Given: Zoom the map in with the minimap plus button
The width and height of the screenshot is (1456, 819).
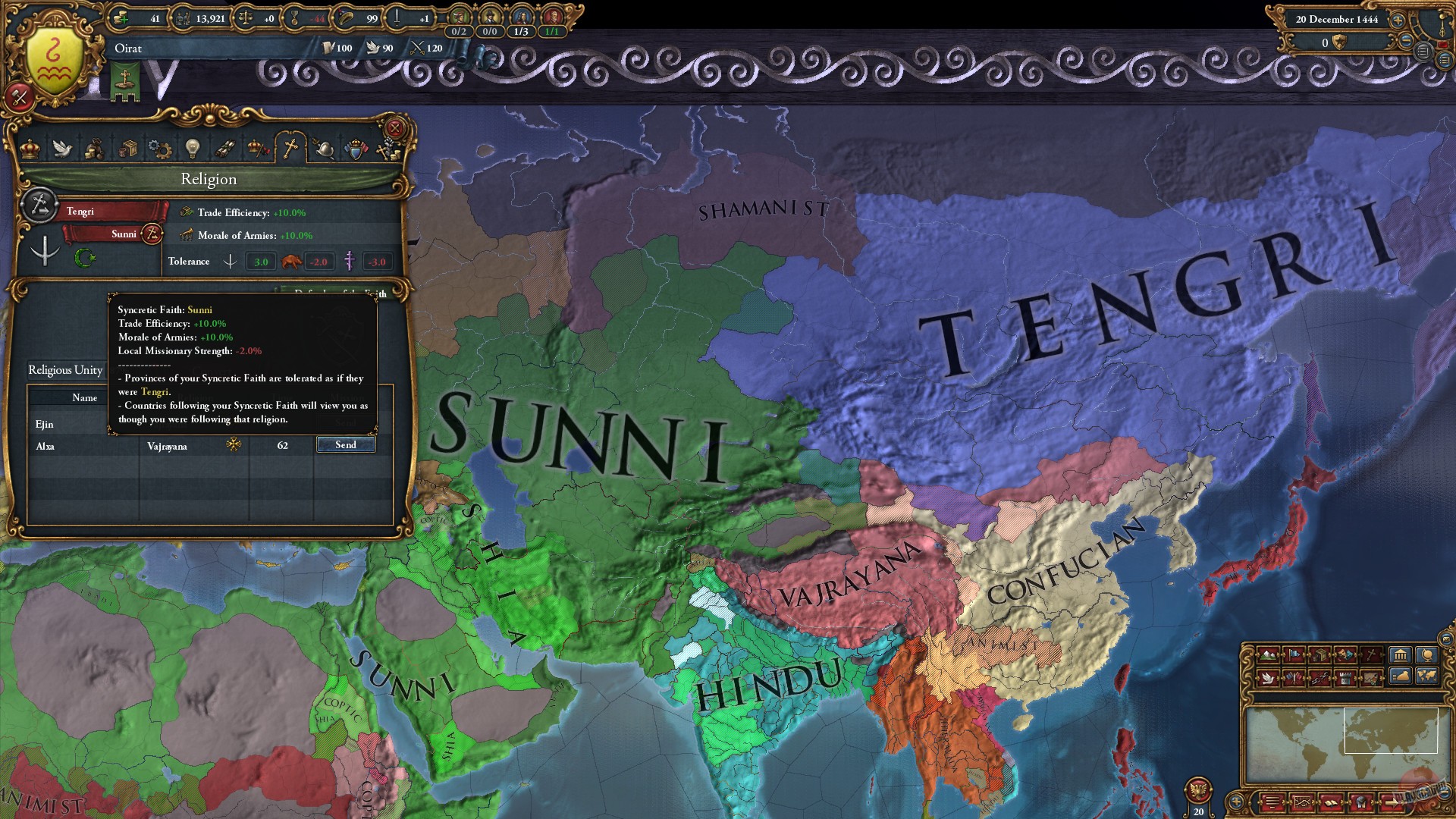Looking at the screenshot, I should (1236, 802).
